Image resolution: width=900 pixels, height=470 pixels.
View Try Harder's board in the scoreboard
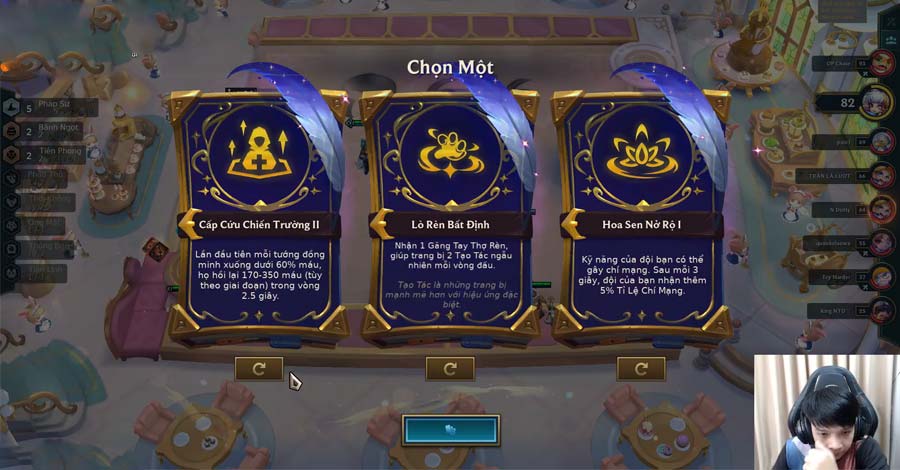point(882,277)
